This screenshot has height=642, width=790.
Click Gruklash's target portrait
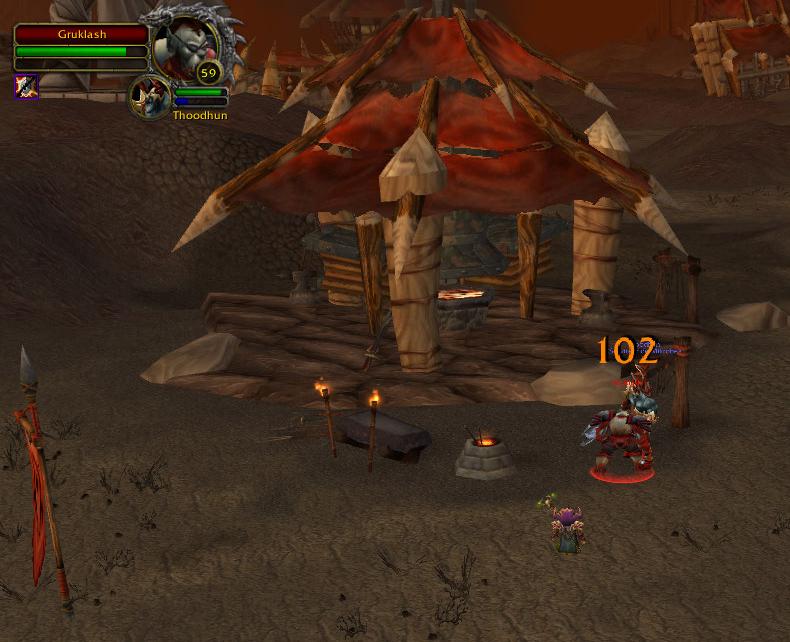point(187,47)
